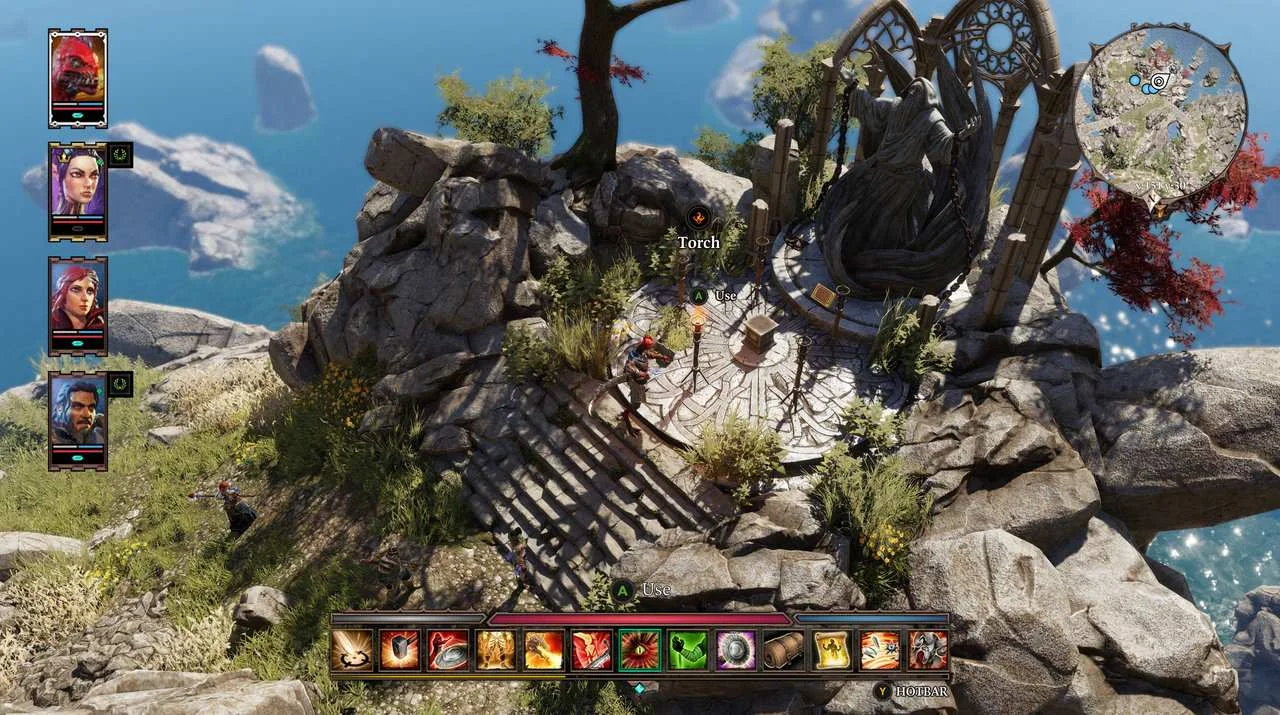Use the green gauntlet fist skill

(688, 650)
